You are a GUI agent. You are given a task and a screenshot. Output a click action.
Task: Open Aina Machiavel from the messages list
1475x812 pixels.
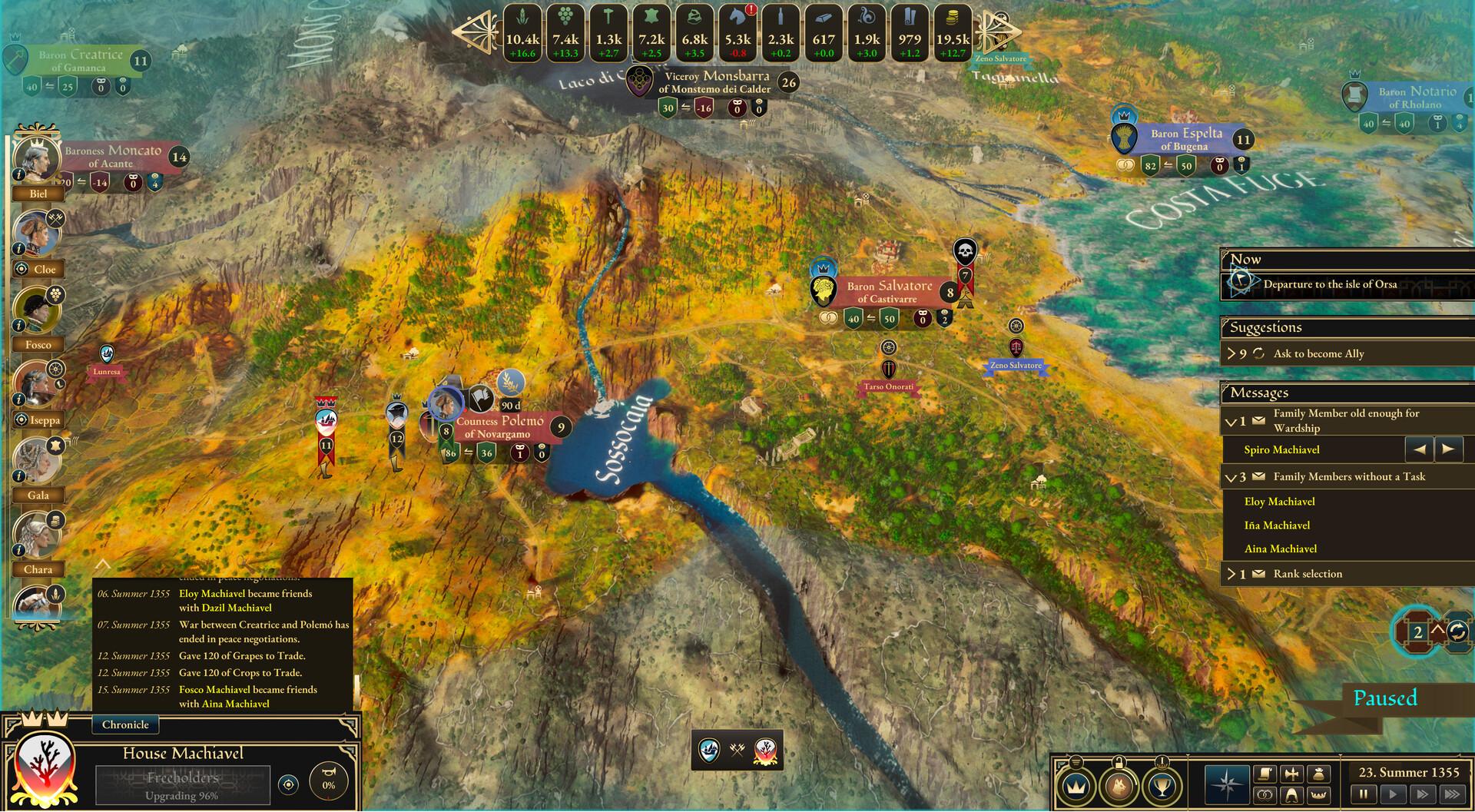tap(1280, 549)
